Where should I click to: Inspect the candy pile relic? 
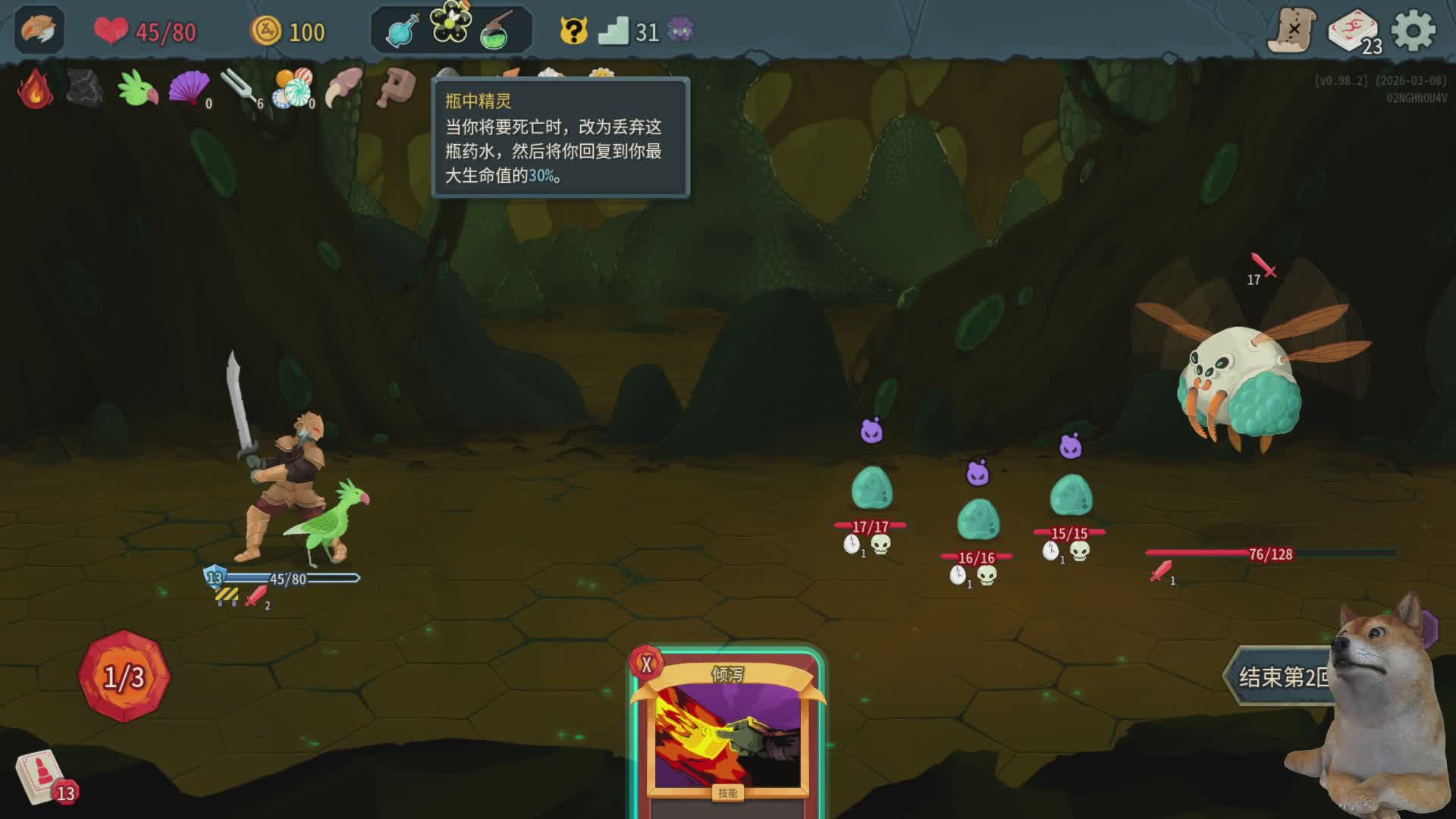coord(293,88)
